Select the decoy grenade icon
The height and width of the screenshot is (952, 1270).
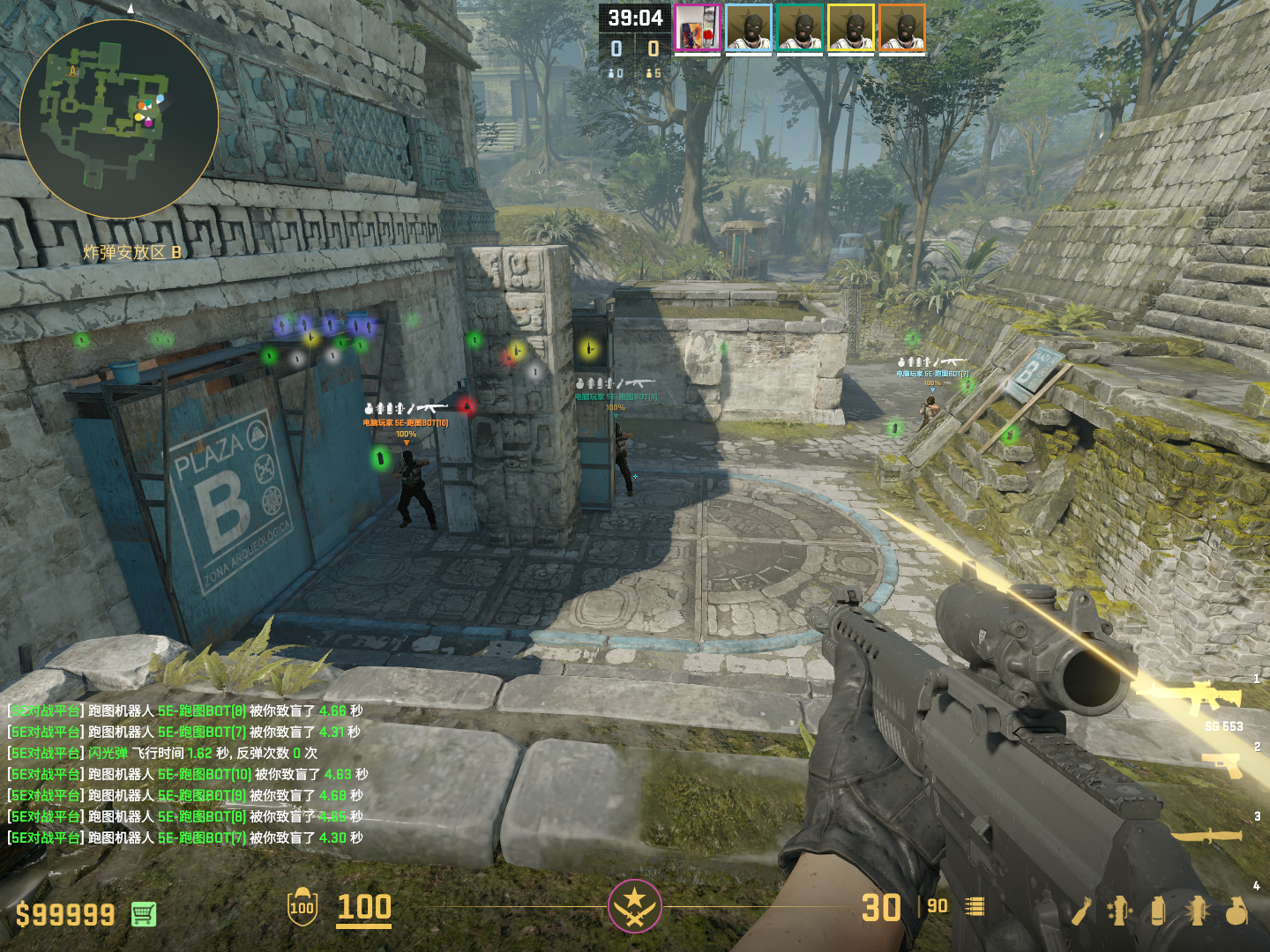click(x=1119, y=911)
